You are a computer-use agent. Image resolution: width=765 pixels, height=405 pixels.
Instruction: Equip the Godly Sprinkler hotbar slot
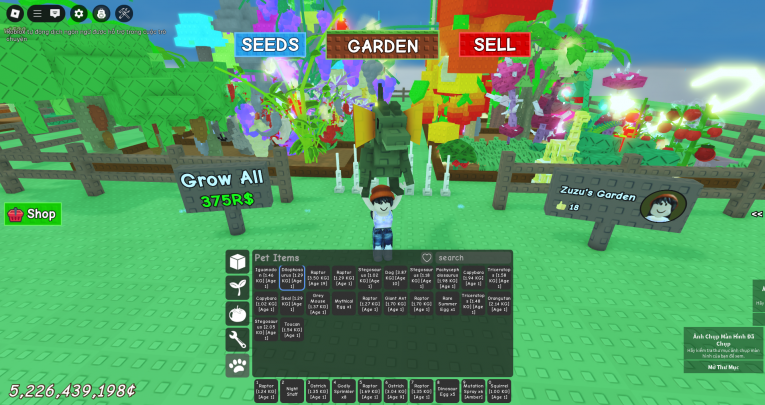tap(343, 391)
